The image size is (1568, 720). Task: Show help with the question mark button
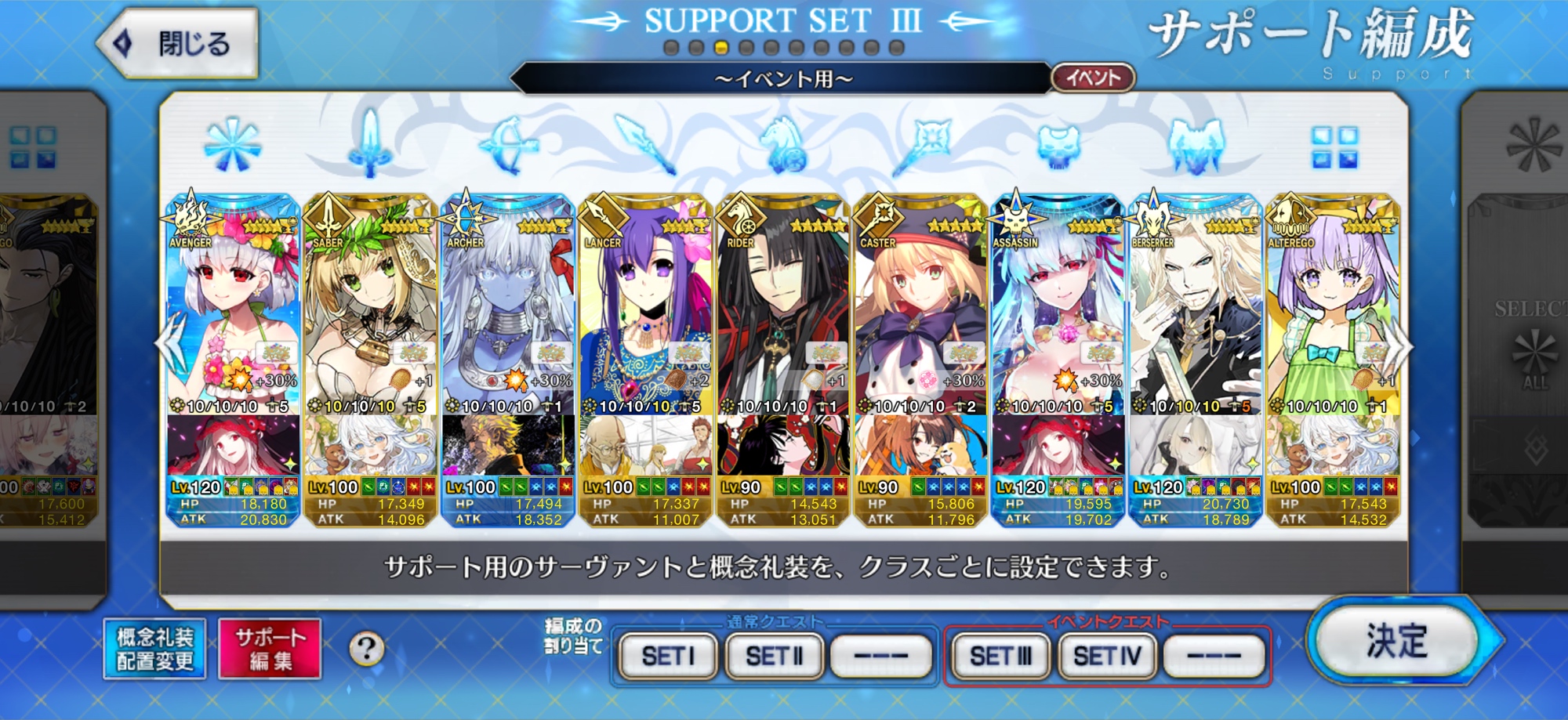coord(366,649)
